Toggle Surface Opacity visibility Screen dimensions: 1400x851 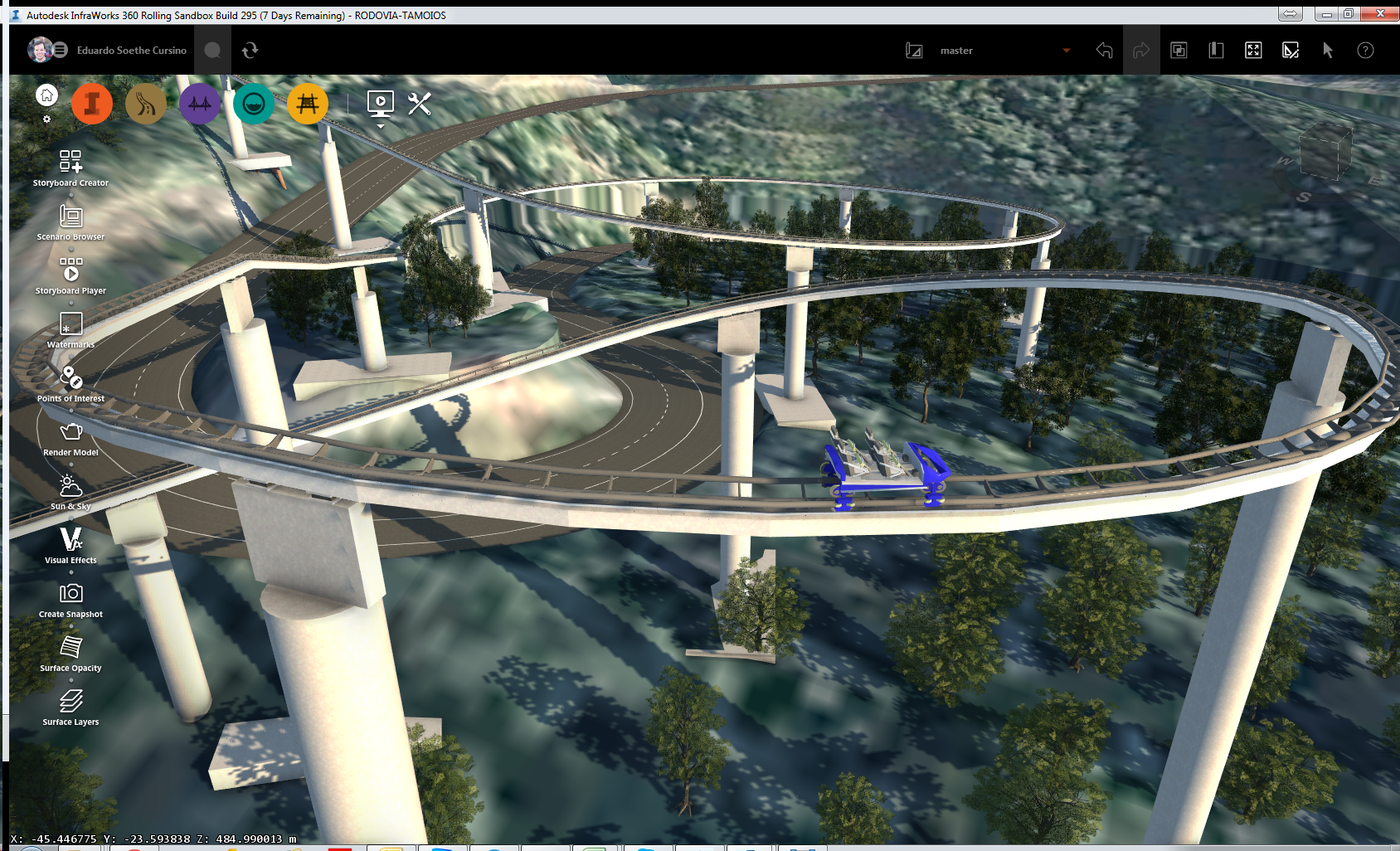point(70,649)
